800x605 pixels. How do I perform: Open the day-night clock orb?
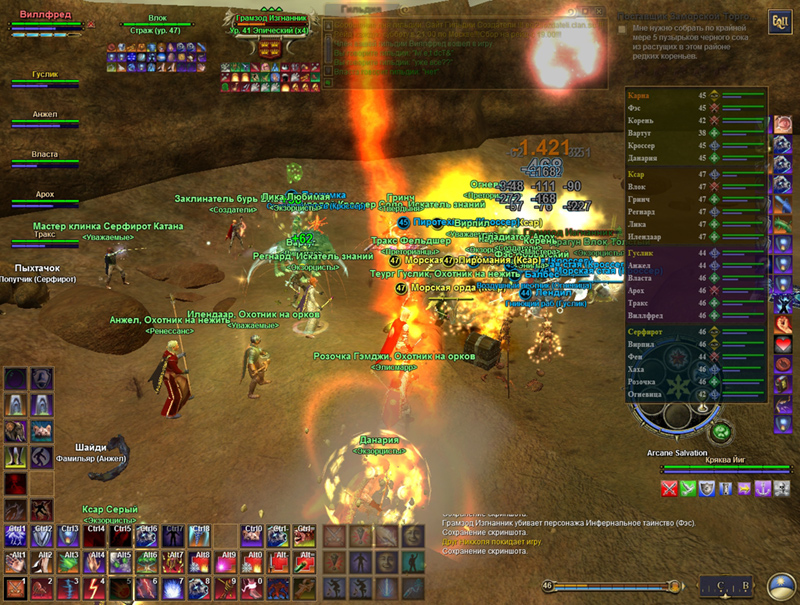782,586
